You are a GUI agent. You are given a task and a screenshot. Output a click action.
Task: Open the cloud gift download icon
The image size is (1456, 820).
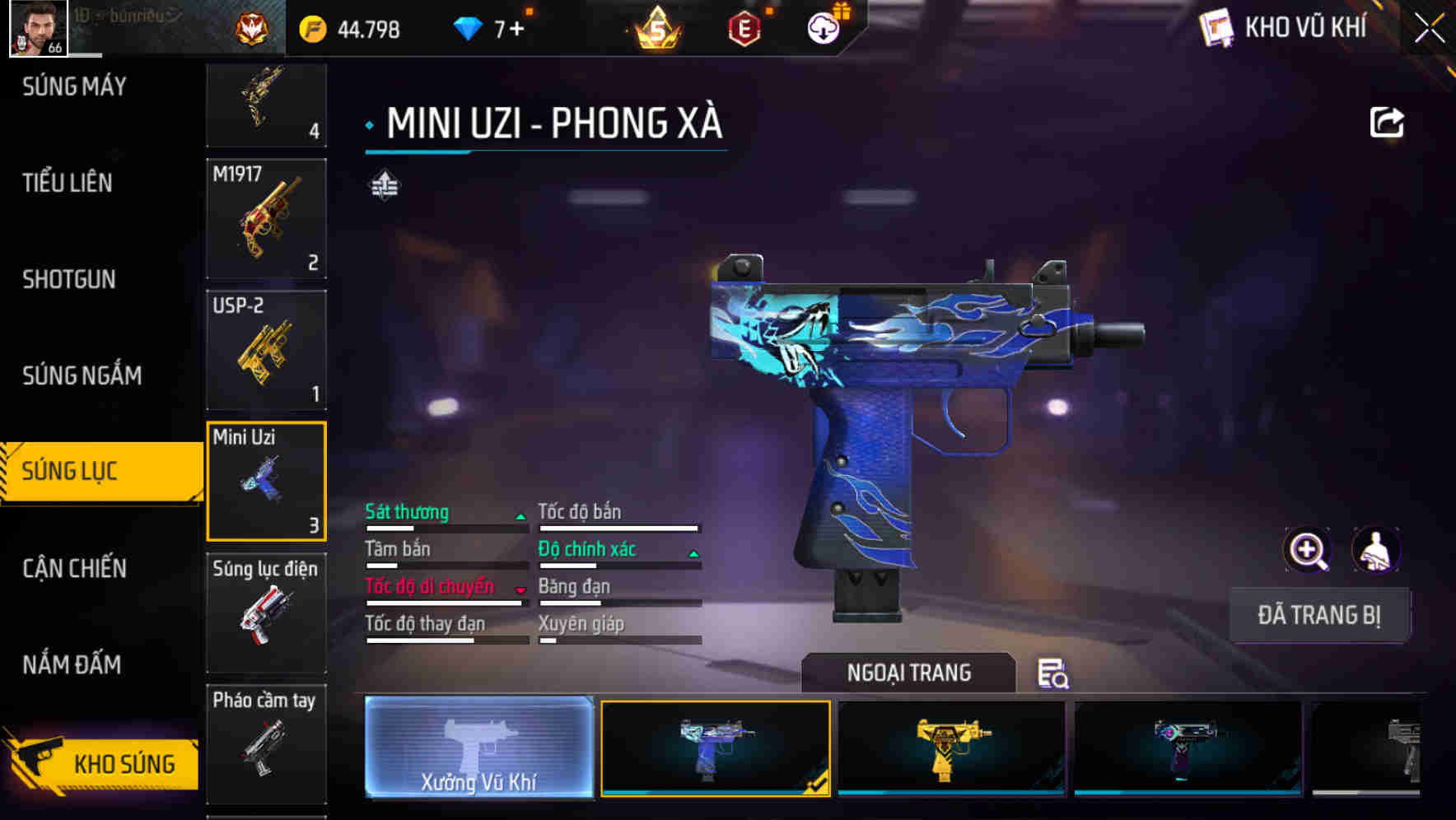(x=822, y=27)
